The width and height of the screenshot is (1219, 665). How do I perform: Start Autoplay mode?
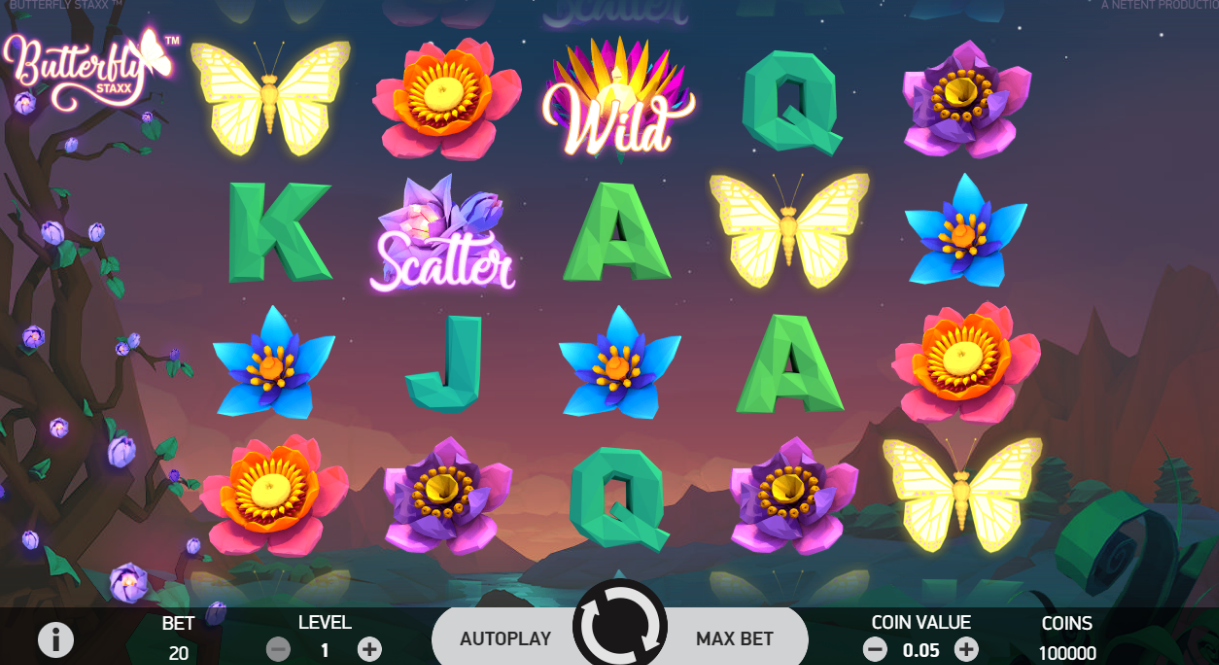[505, 638]
